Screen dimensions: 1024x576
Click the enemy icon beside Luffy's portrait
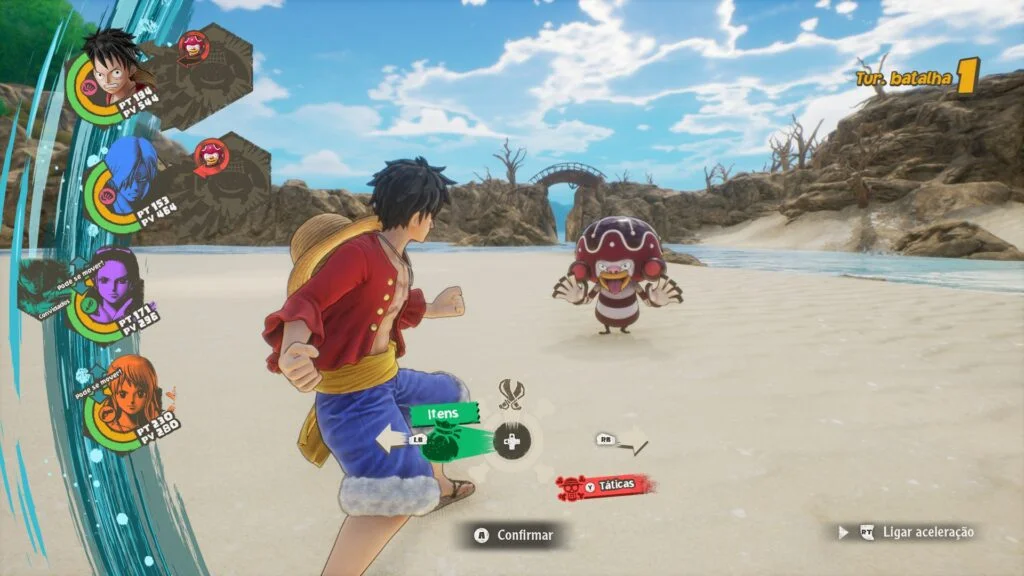[191, 46]
